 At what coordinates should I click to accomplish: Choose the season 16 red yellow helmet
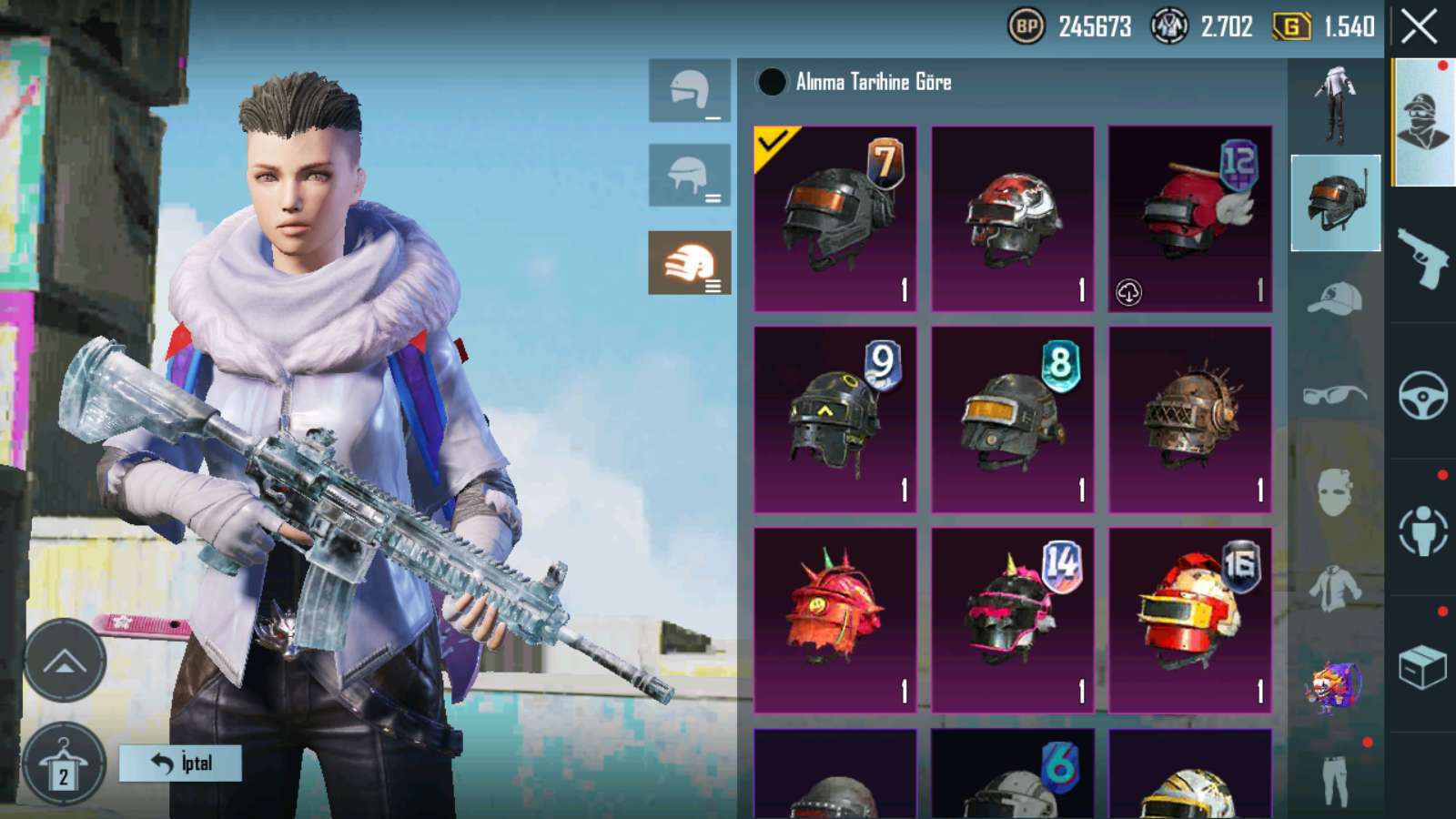[x=1189, y=620]
